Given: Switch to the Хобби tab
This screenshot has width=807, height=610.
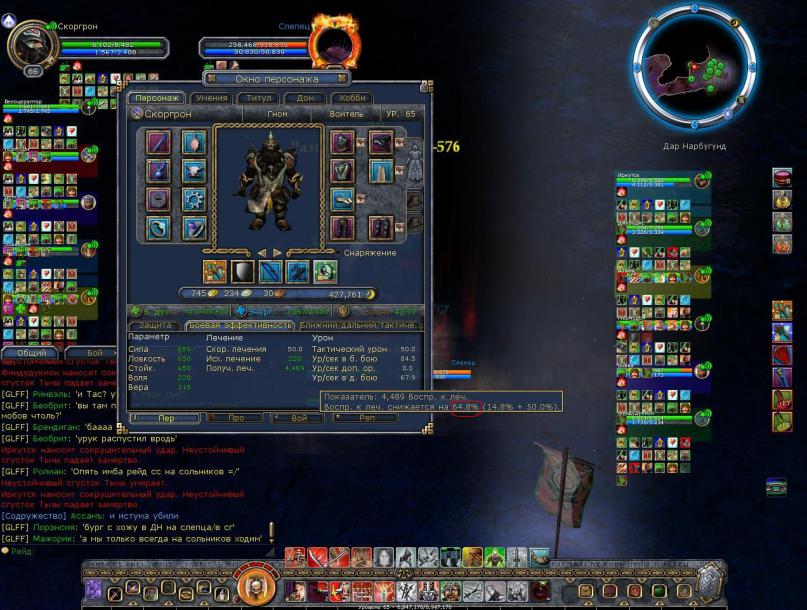Looking at the screenshot, I should pyautogui.click(x=352, y=98).
